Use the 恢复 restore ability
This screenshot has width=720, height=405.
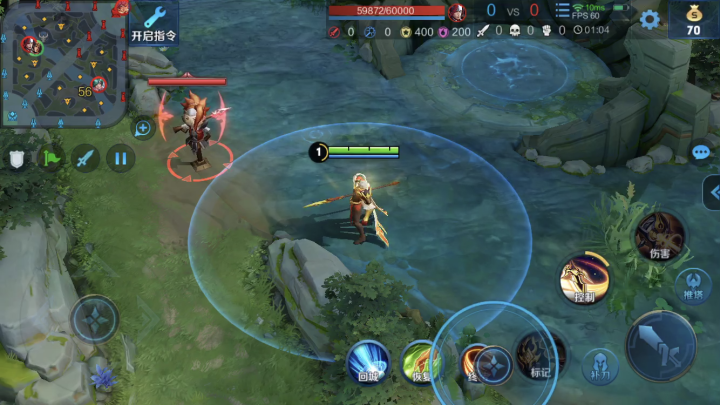point(420,360)
